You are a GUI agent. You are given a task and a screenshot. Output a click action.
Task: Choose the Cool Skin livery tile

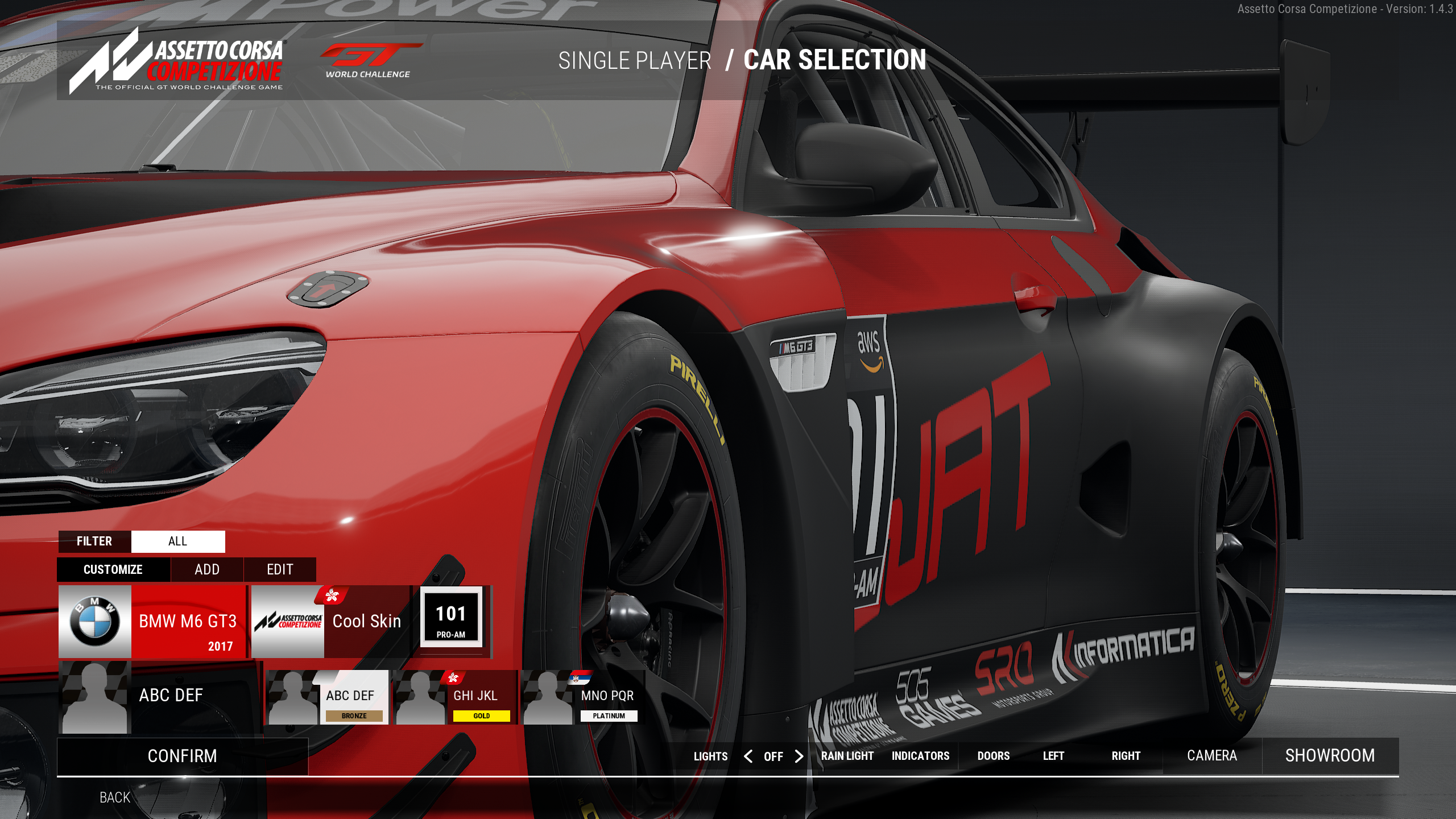pos(330,622)
